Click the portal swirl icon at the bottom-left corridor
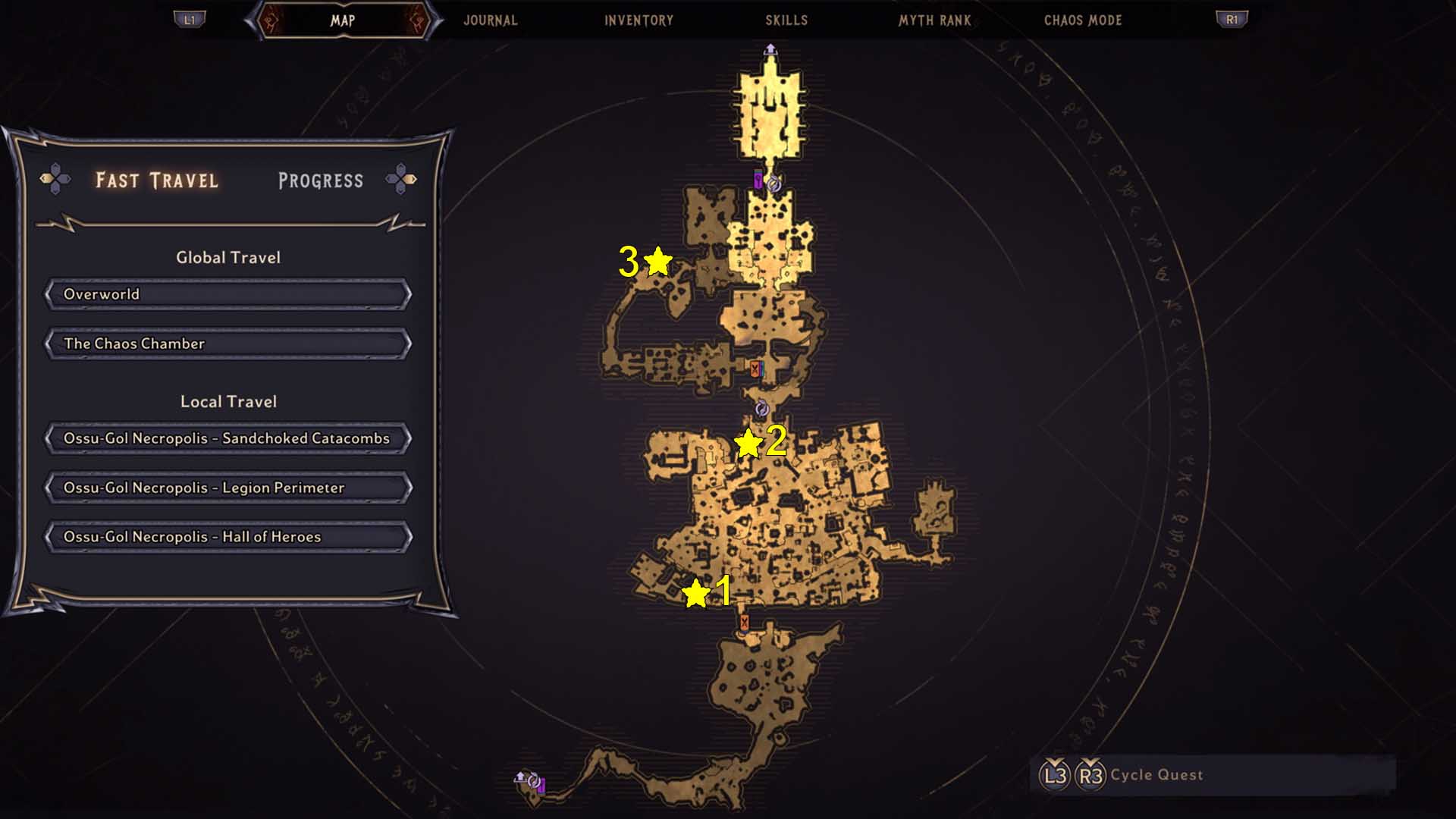The width and height of the screenshot is (1456, 819). coord(534,781)
